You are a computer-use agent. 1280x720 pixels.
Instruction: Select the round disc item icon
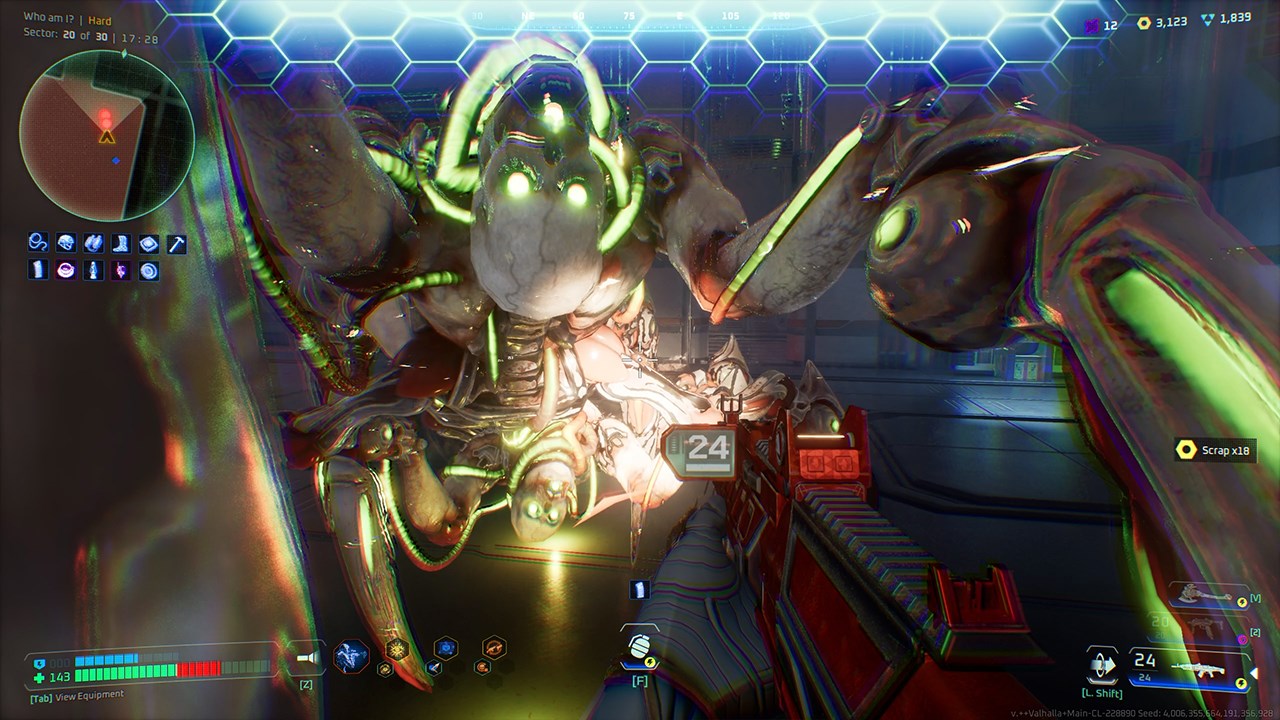148,270
